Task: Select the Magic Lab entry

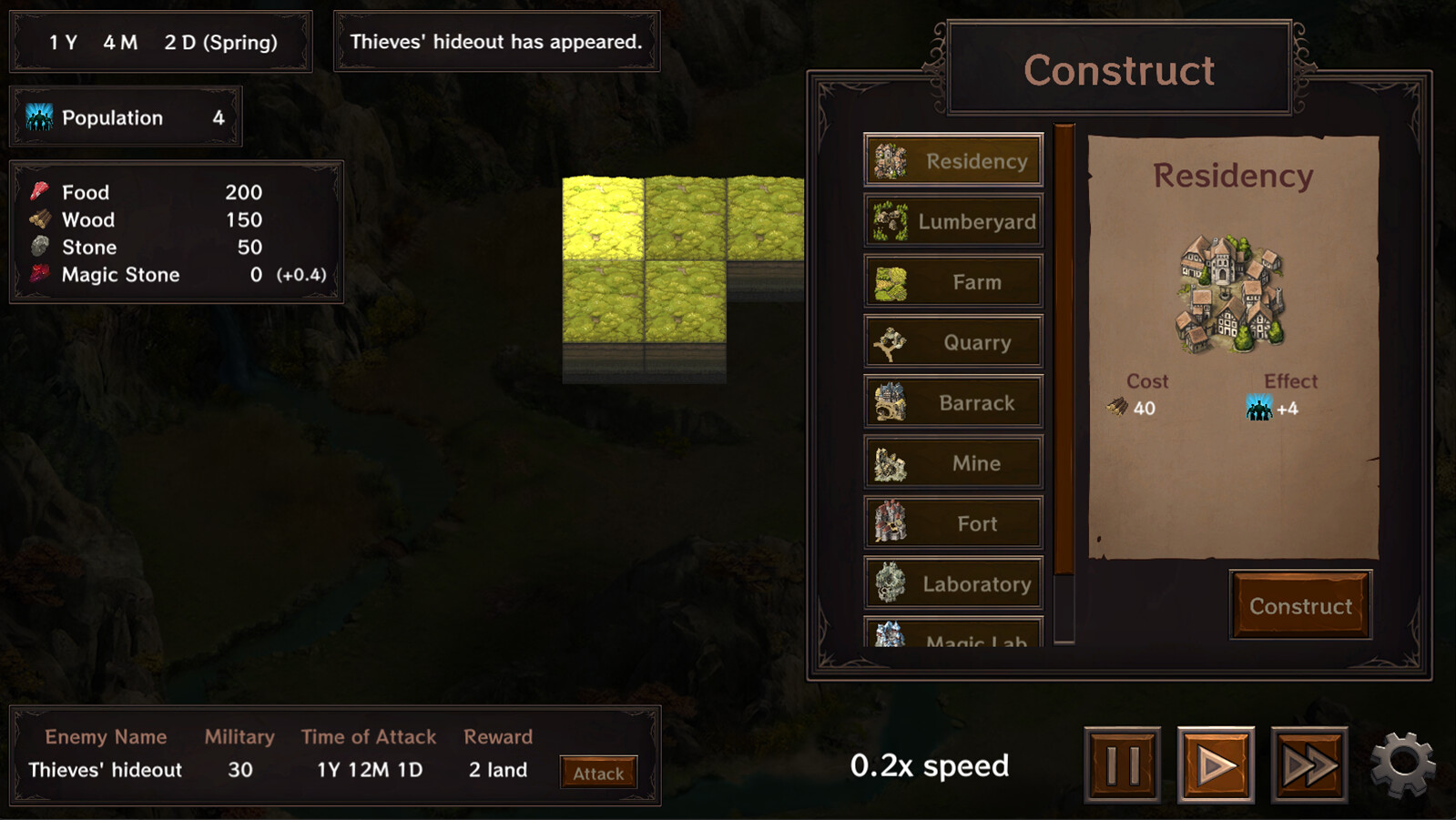Action: tap(952, 637)
